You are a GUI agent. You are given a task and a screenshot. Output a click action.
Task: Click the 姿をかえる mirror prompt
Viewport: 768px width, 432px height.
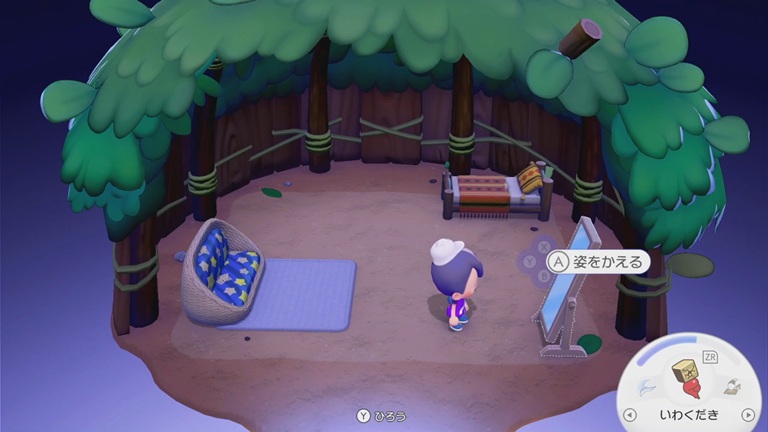(x=598, y=262)
